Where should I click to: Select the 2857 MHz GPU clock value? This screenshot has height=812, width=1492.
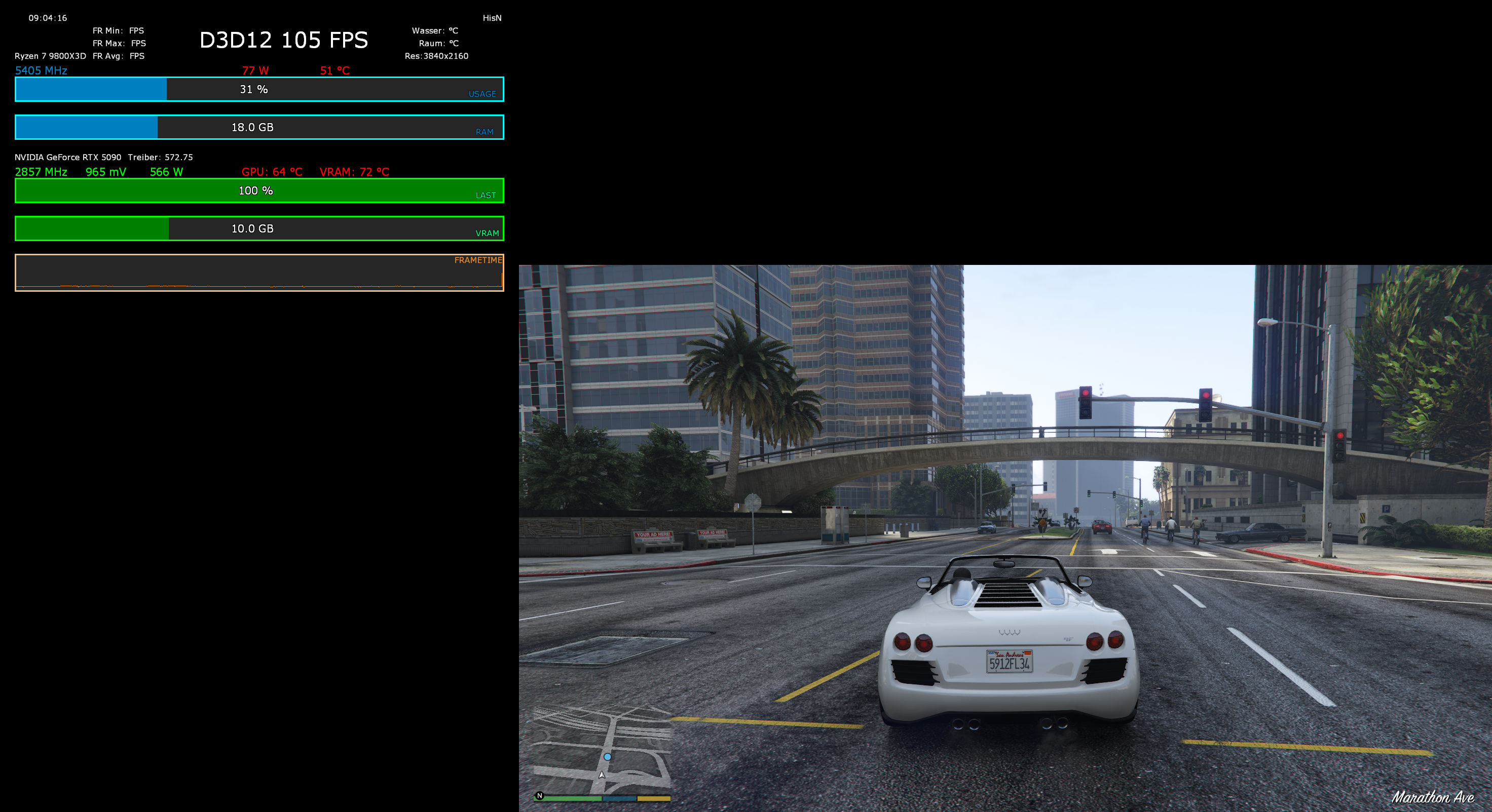(41, 171)
